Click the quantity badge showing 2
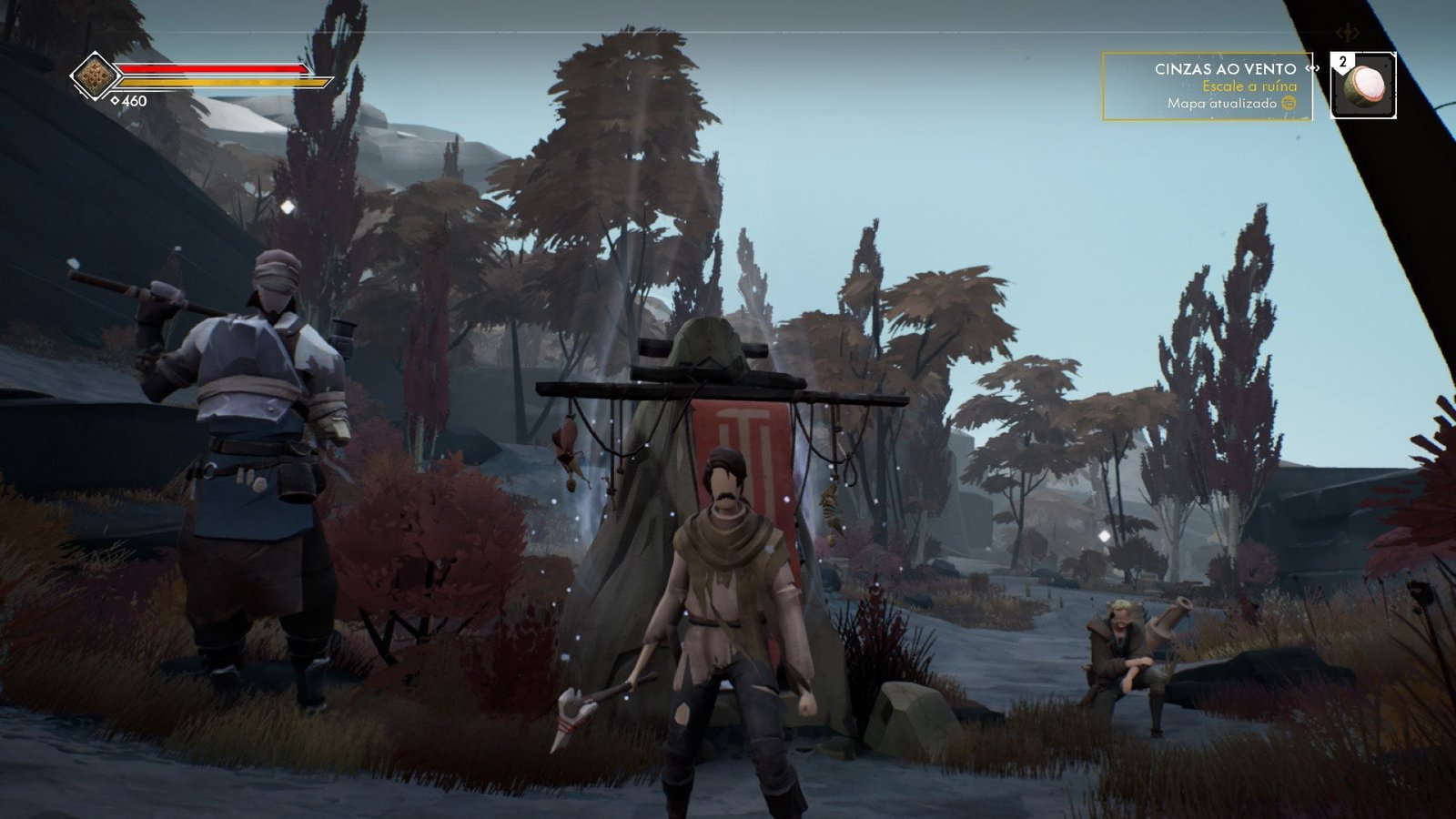 point(1340,60)
